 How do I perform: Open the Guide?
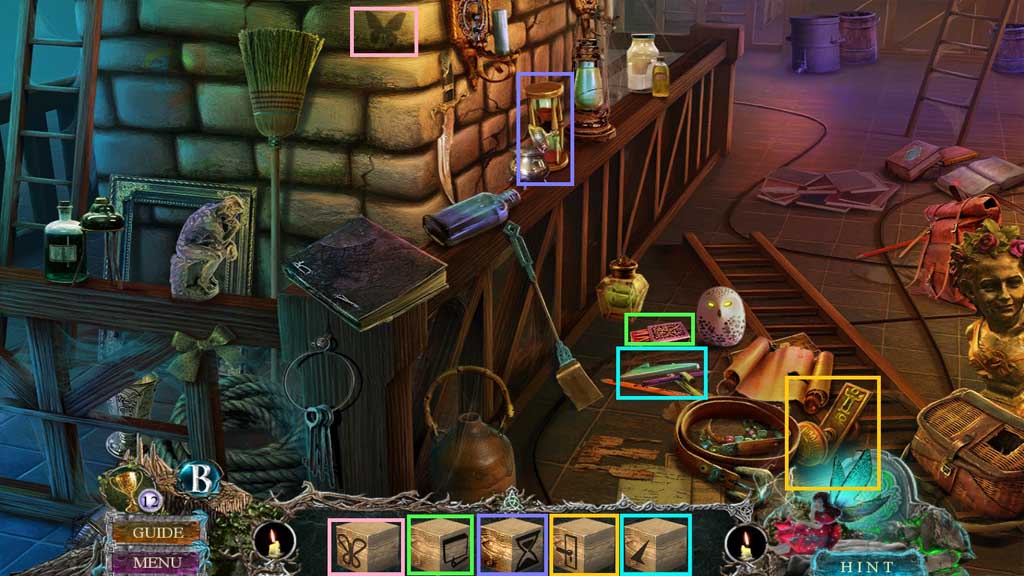pos(157,532)
